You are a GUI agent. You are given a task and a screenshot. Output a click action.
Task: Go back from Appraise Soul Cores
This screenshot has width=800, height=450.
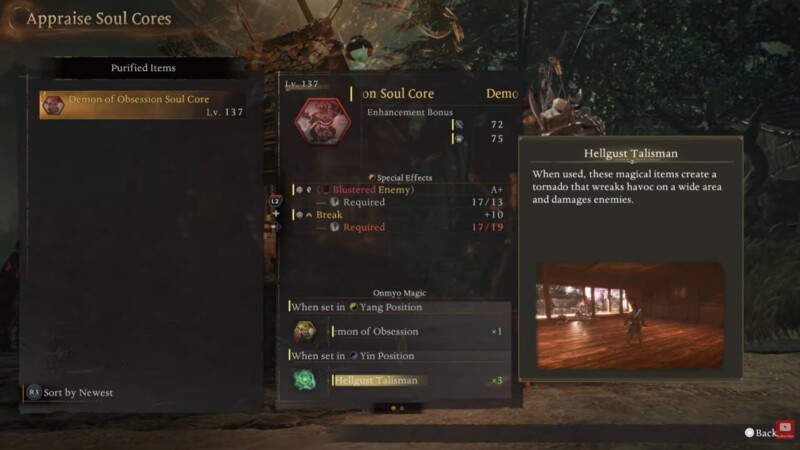pyautogui.click(x=760, y=433)
